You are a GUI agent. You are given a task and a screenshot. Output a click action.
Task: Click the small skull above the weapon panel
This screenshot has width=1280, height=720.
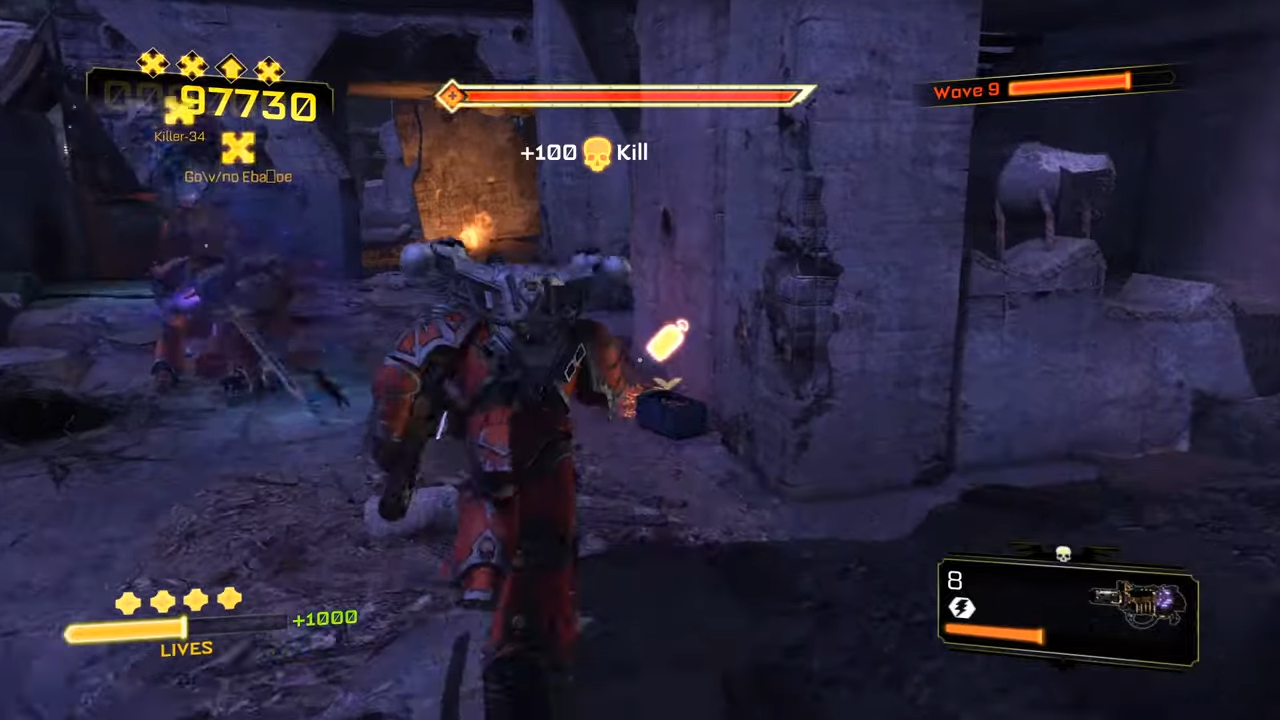tap(1063, 553)
